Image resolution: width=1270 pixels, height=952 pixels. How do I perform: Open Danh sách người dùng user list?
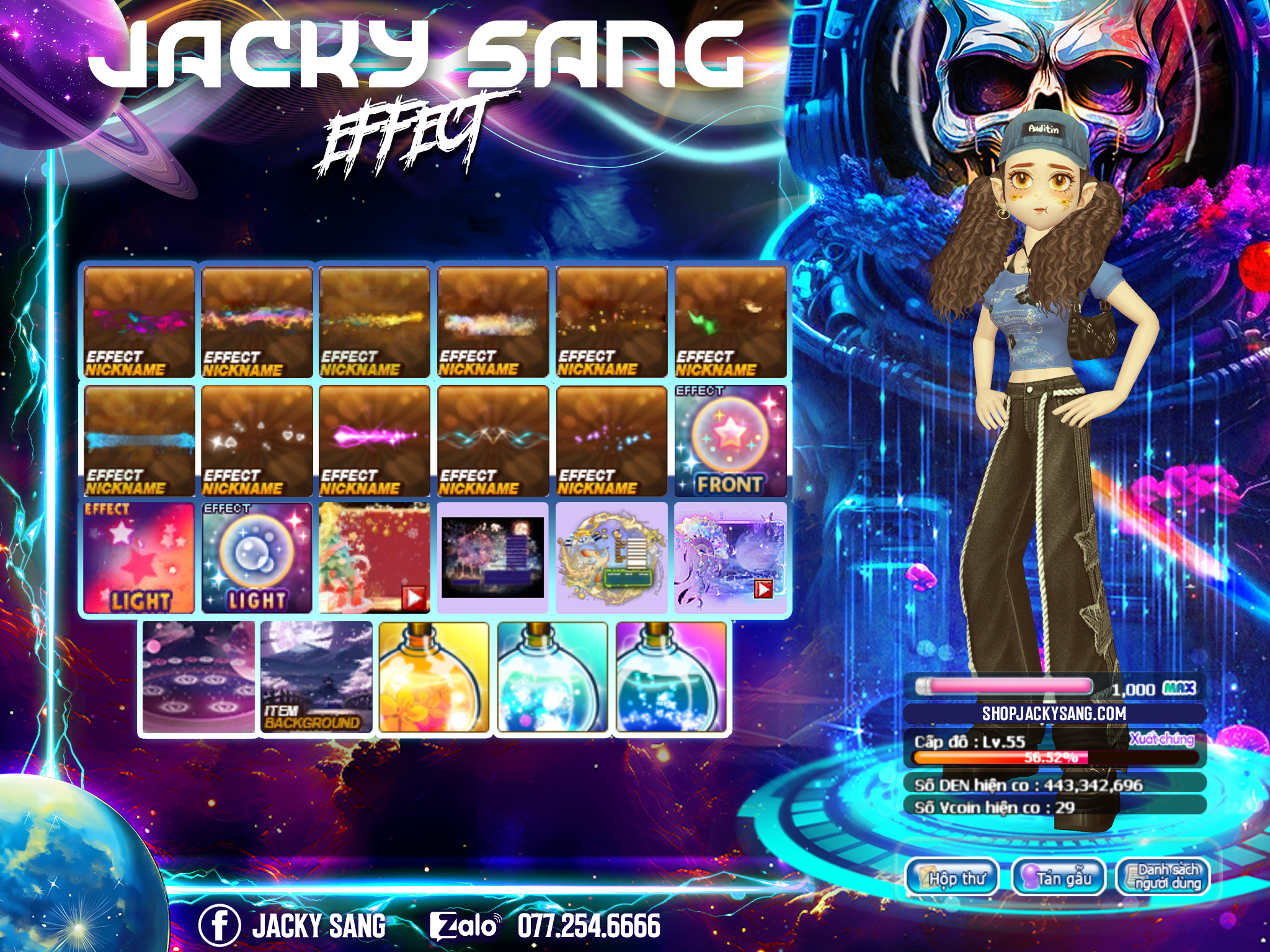tap(1163, 878)
